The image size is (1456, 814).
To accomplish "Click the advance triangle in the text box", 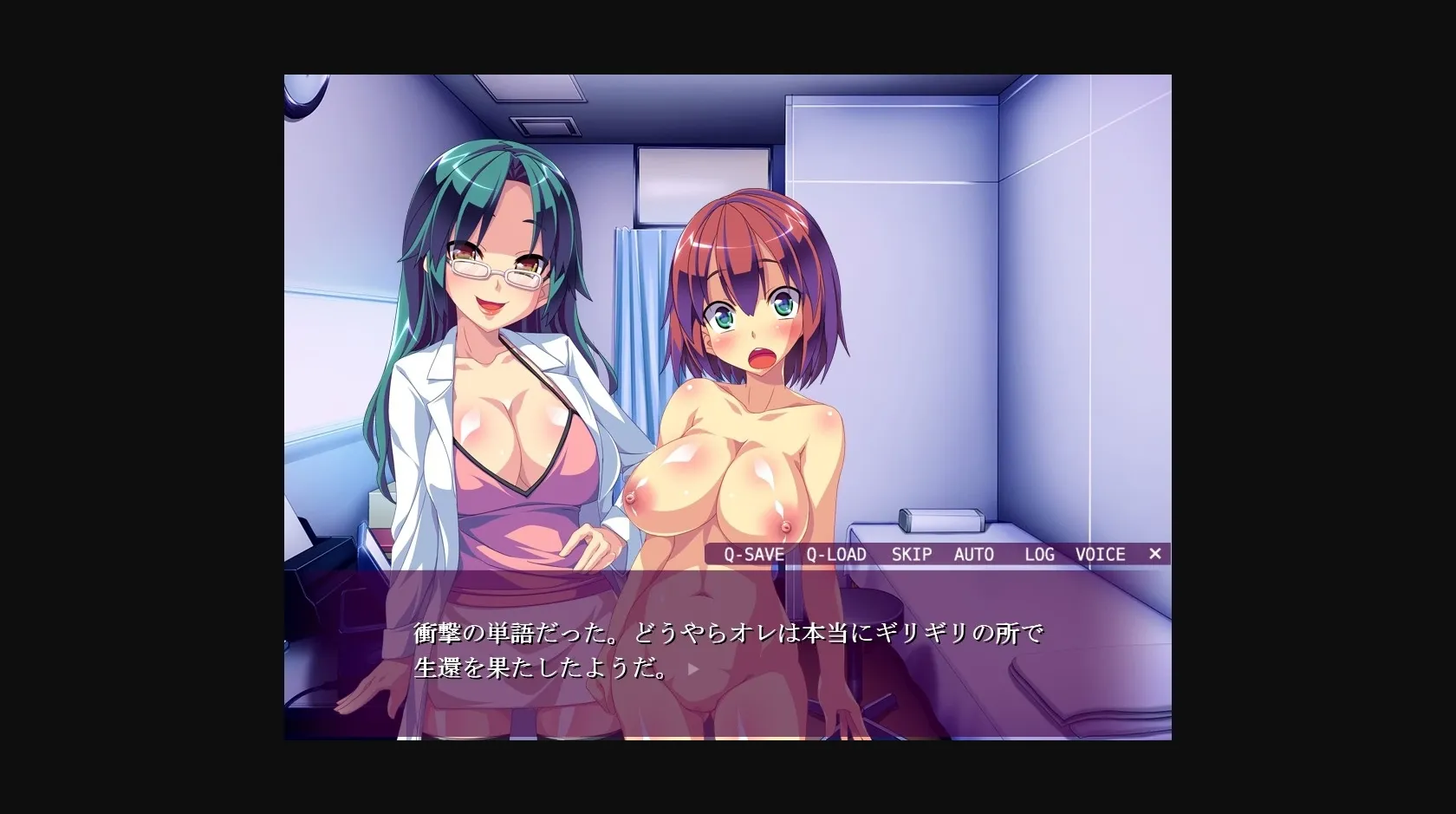I will click(x=691, y=668).
